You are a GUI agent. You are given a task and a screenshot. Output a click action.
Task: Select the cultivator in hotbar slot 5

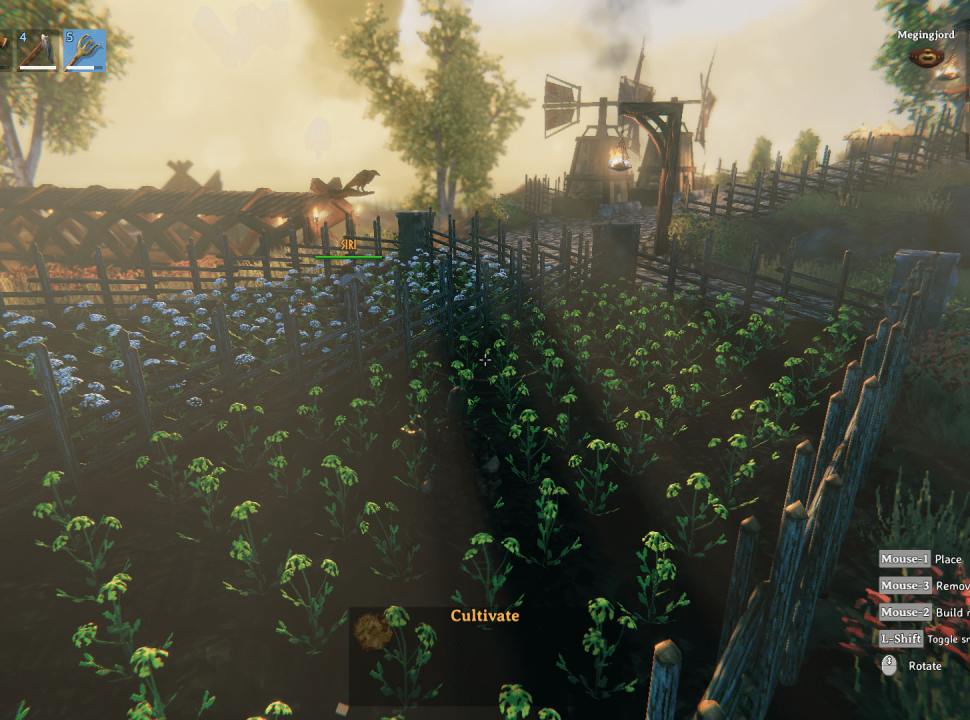85,50
